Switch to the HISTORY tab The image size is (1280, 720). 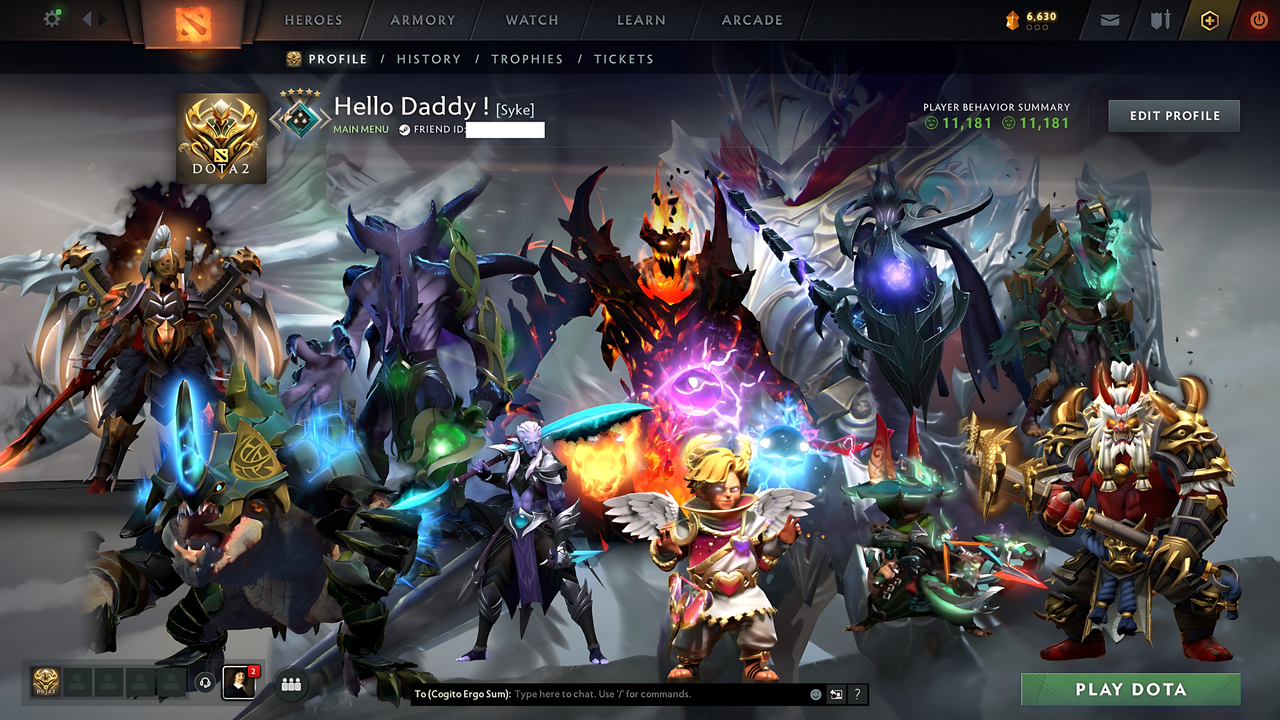pos(428,59)
